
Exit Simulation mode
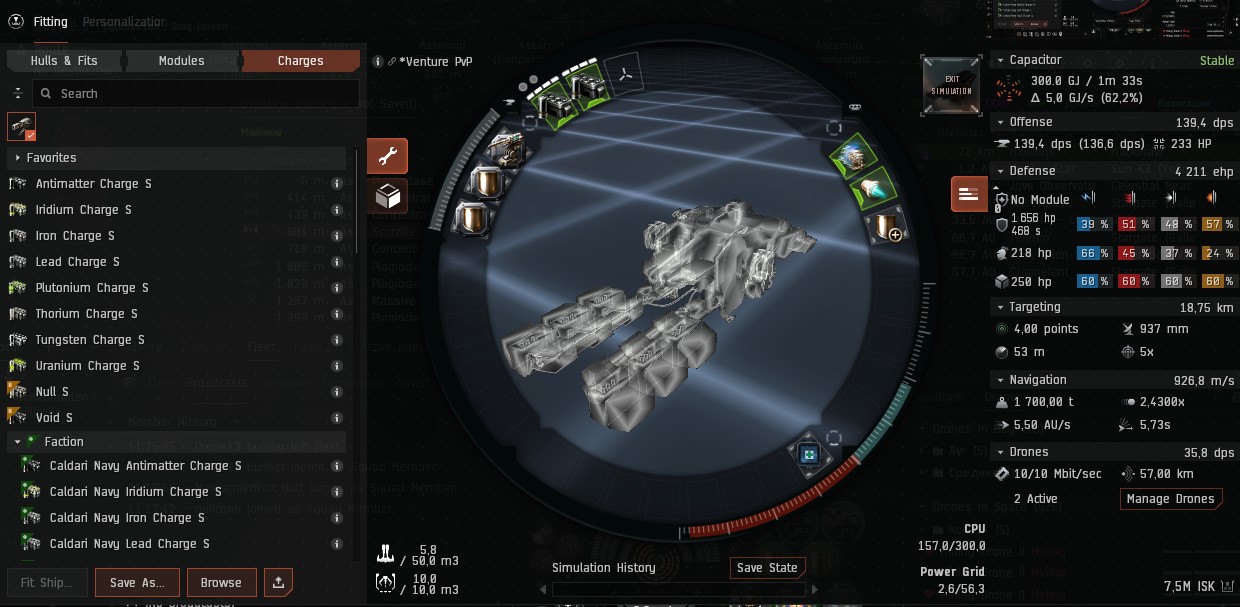point(951,85)
